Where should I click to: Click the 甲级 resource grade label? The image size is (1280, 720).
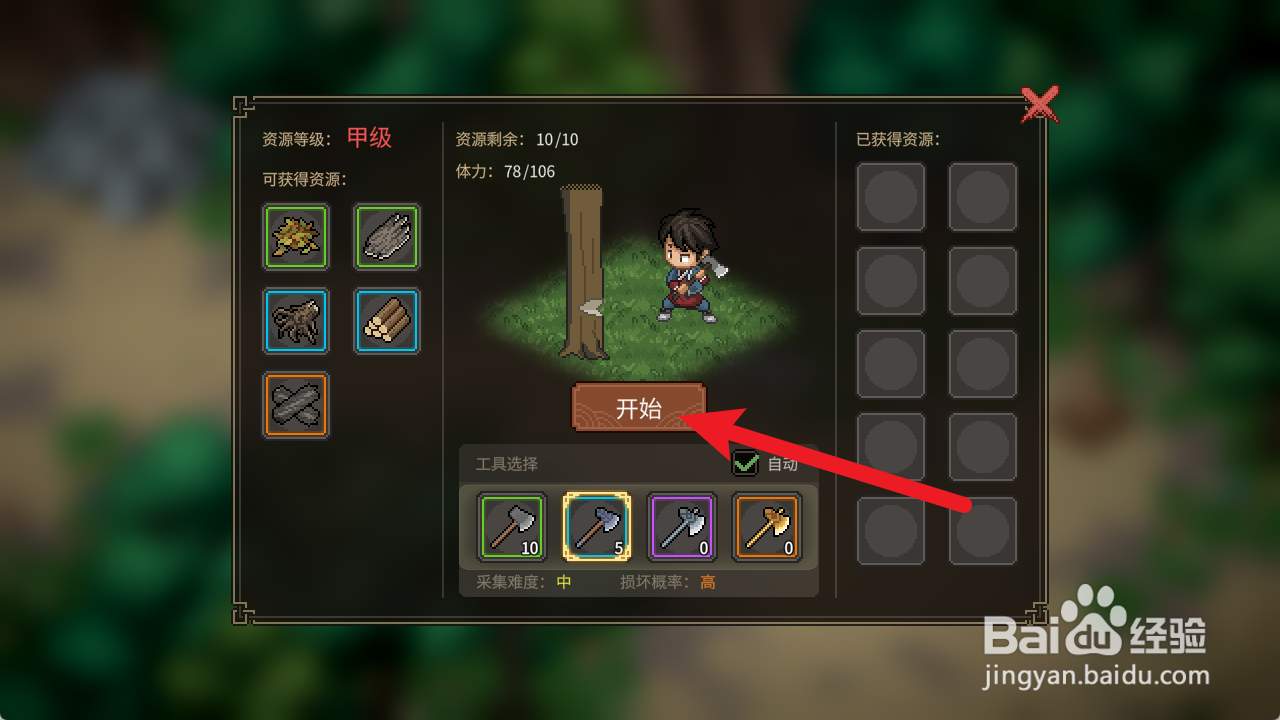(367, 138)
